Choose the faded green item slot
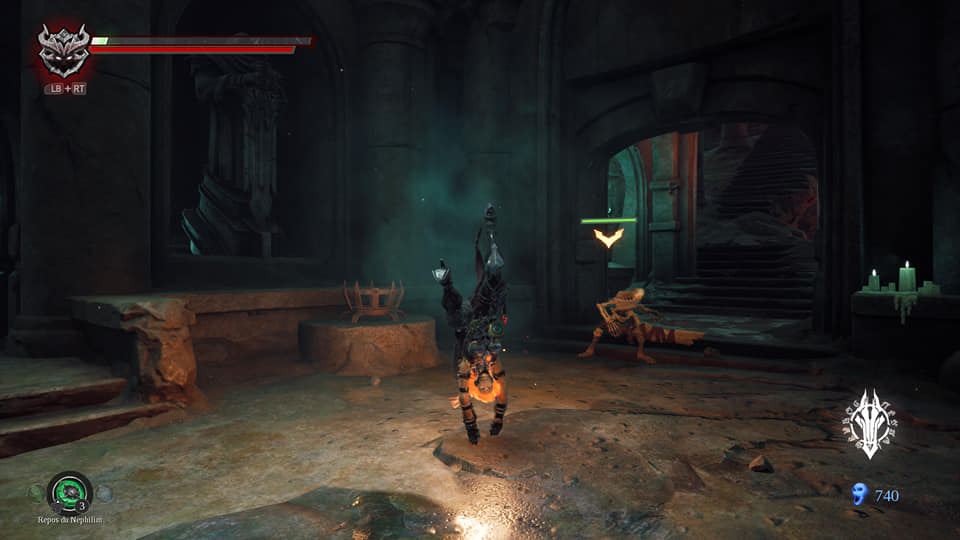The image size is (960, 540). click(x=36, y=492)
